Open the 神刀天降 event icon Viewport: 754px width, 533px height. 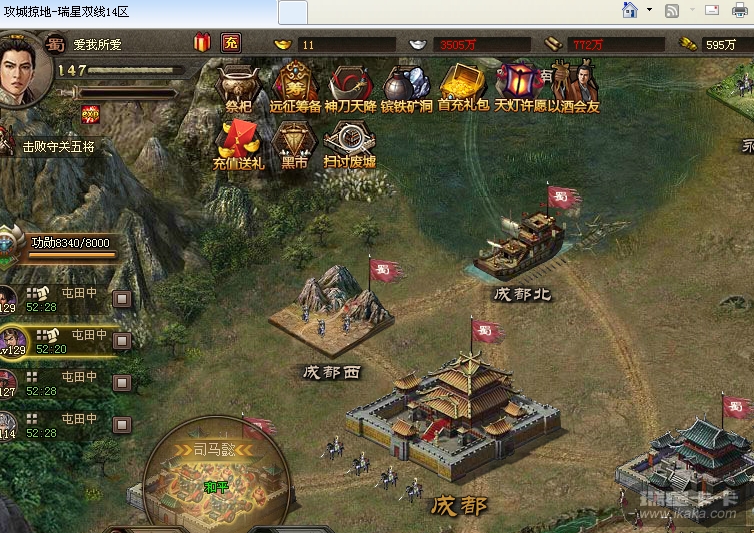(350, 86)
